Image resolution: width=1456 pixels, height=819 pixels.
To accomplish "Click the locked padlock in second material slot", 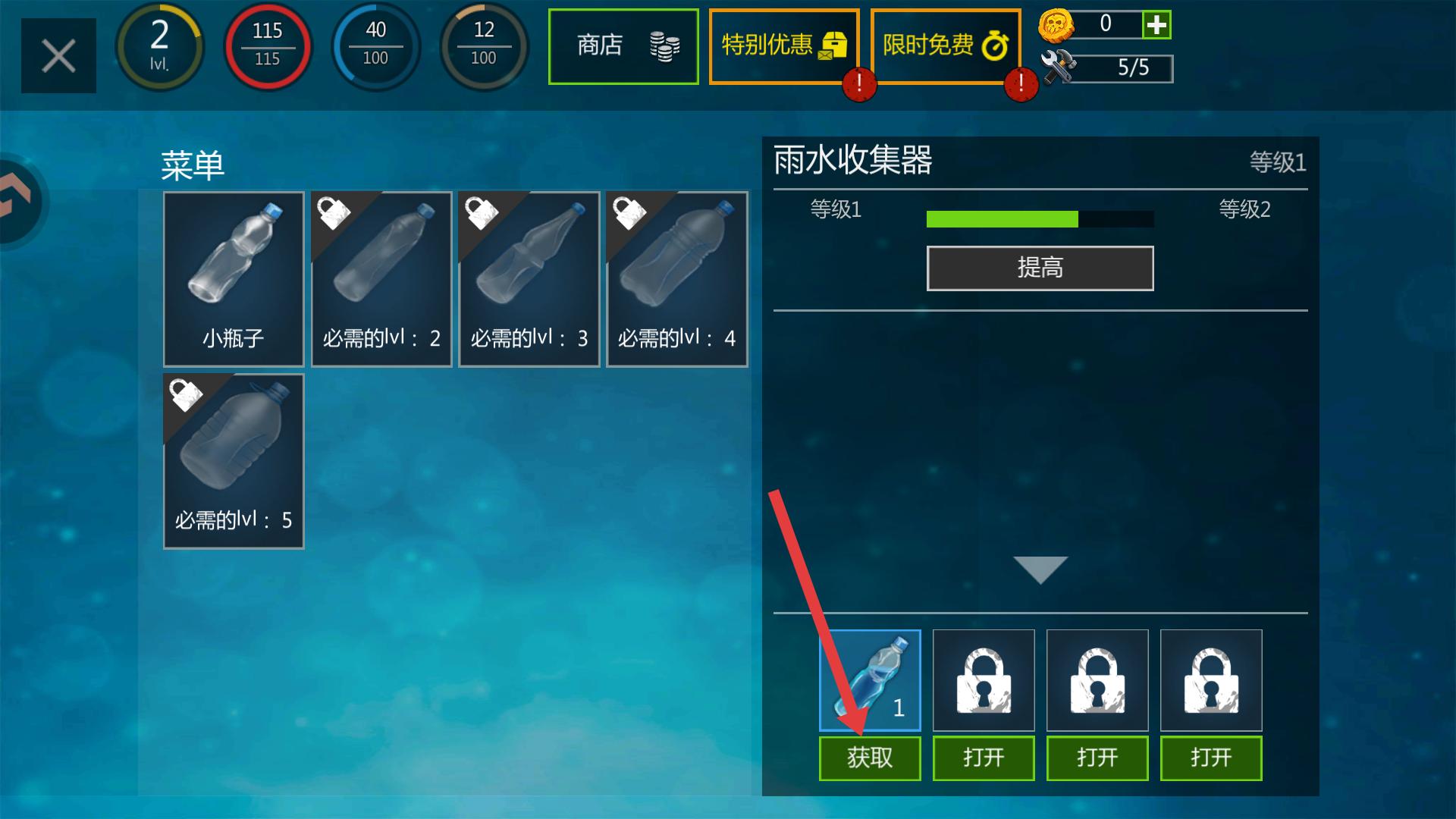I will pyautogui.click(x=983, y=680).
